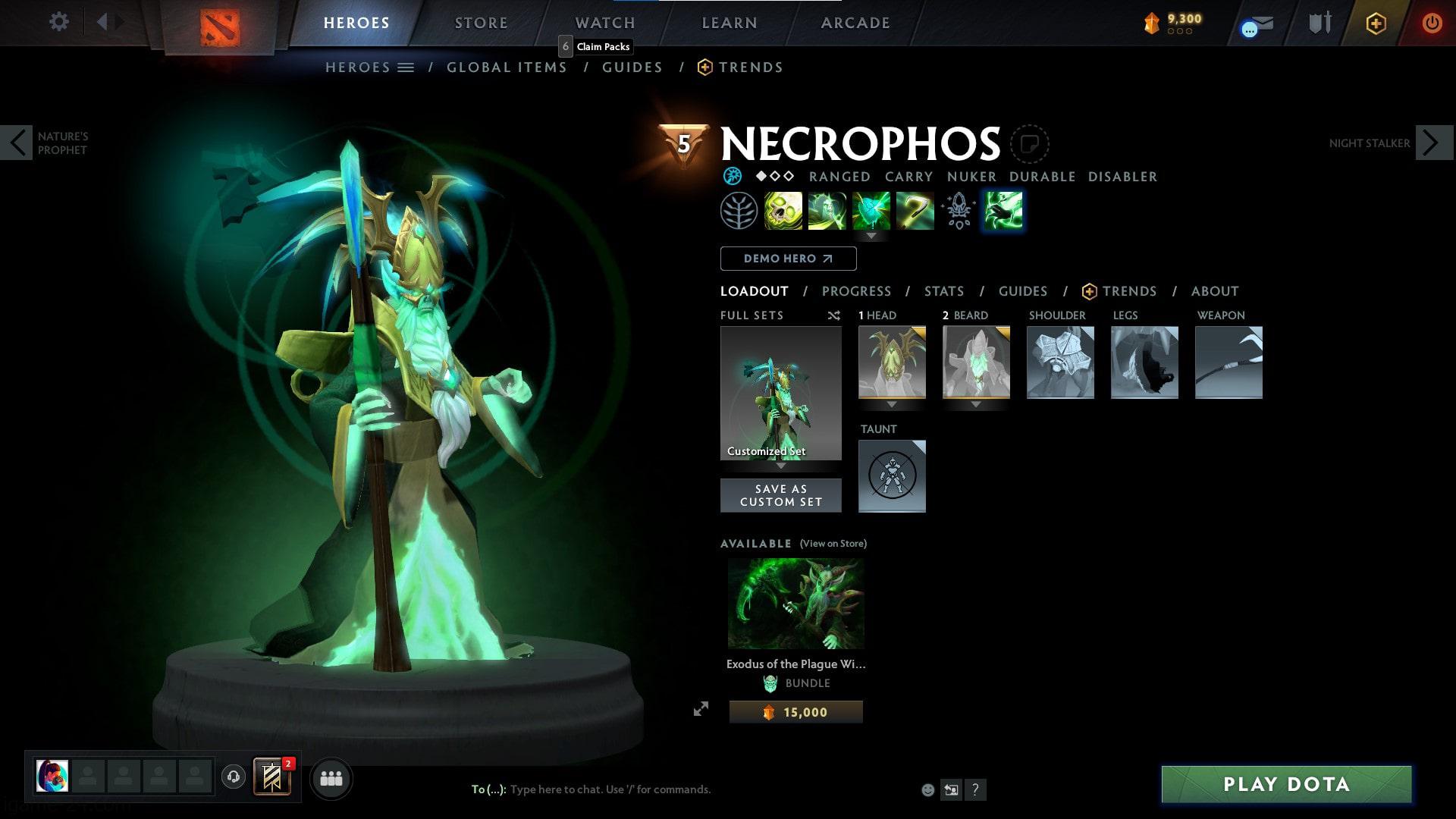Open the About tab for Necrophos

tap(1214, 291)
